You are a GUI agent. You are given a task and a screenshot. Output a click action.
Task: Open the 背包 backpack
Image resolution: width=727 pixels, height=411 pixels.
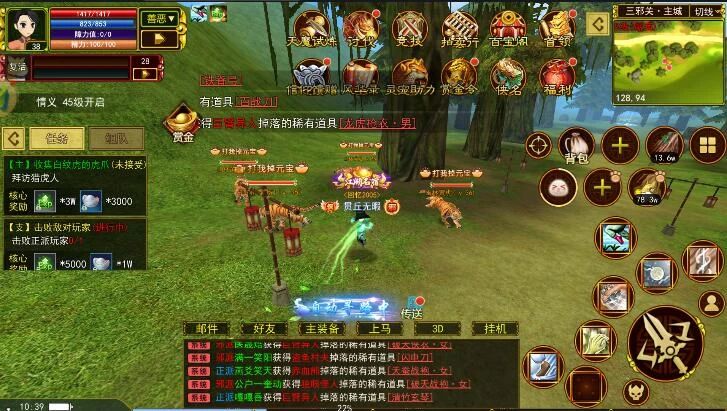pyautogui.click(x=577, y=146)
